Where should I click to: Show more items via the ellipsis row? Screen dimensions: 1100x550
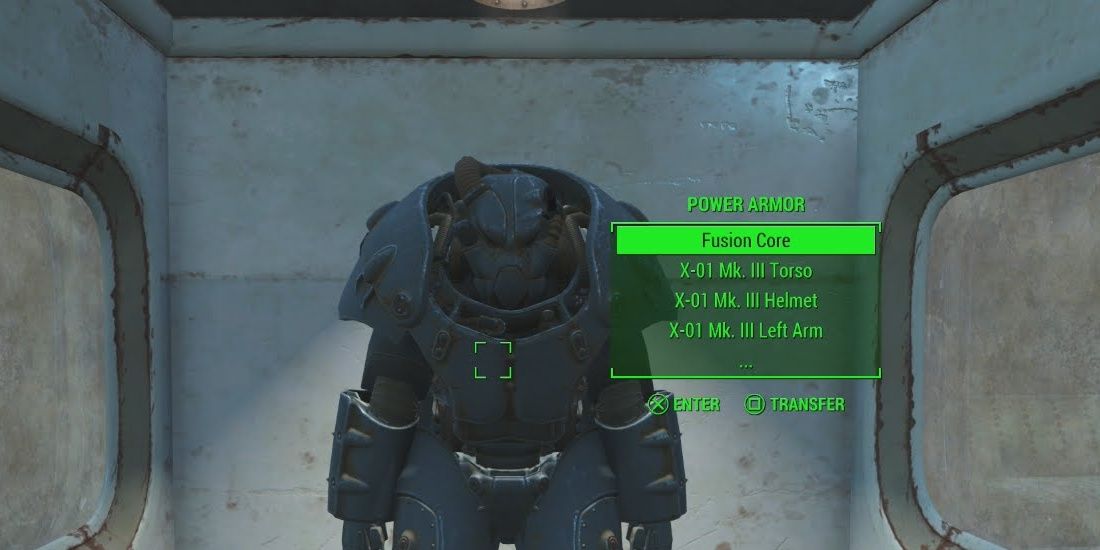(745, 362)
